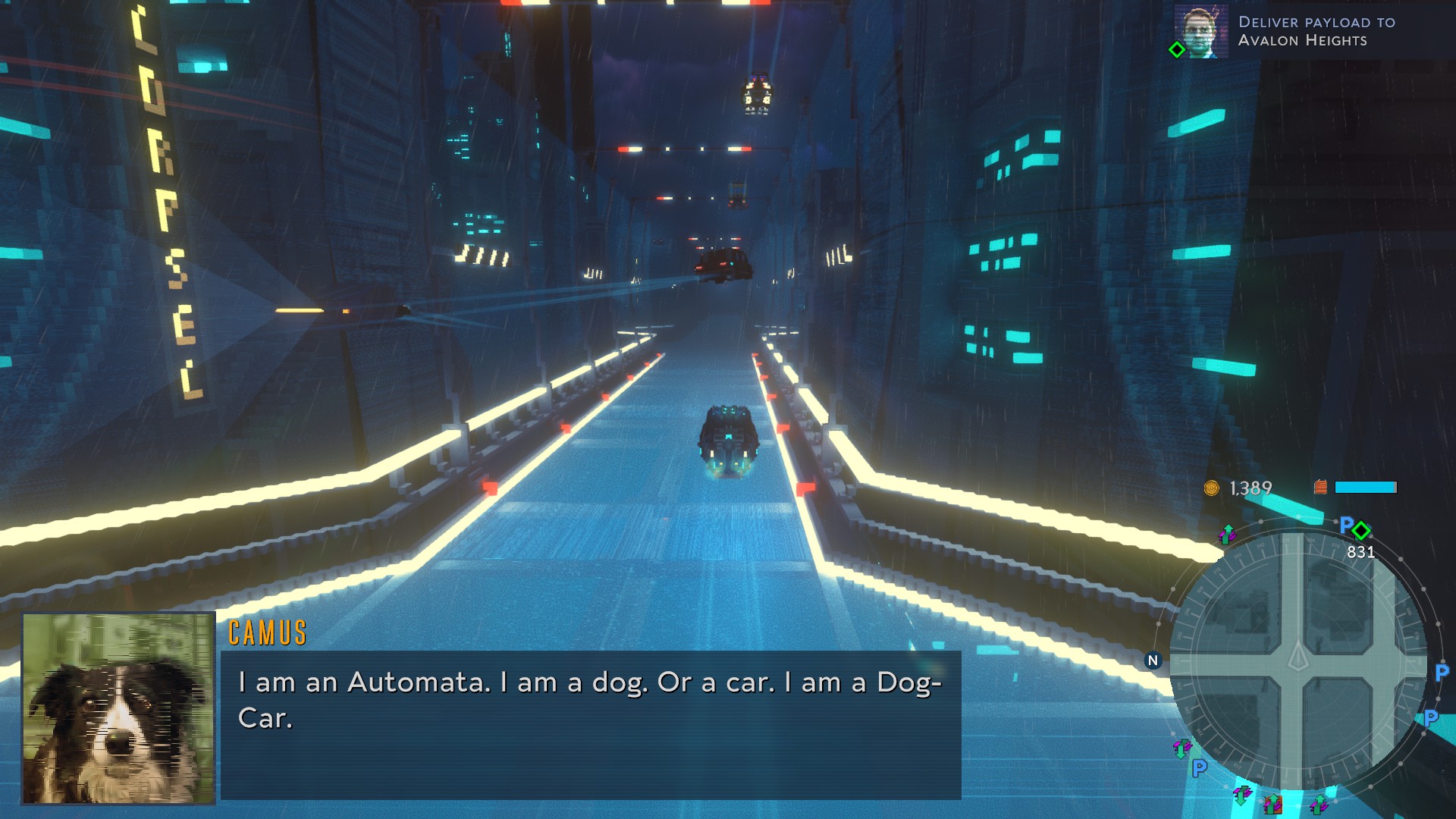Open the Deliver Payload to Avalon Heights objective

pos(1316,31)
